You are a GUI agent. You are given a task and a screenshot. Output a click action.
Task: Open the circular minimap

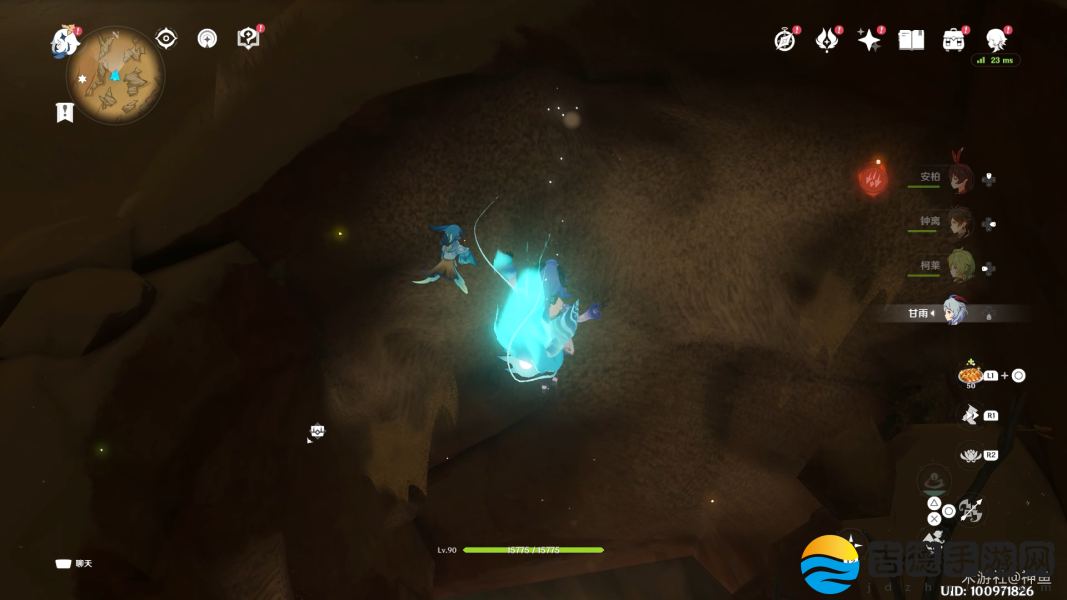(x=115, y=76)
